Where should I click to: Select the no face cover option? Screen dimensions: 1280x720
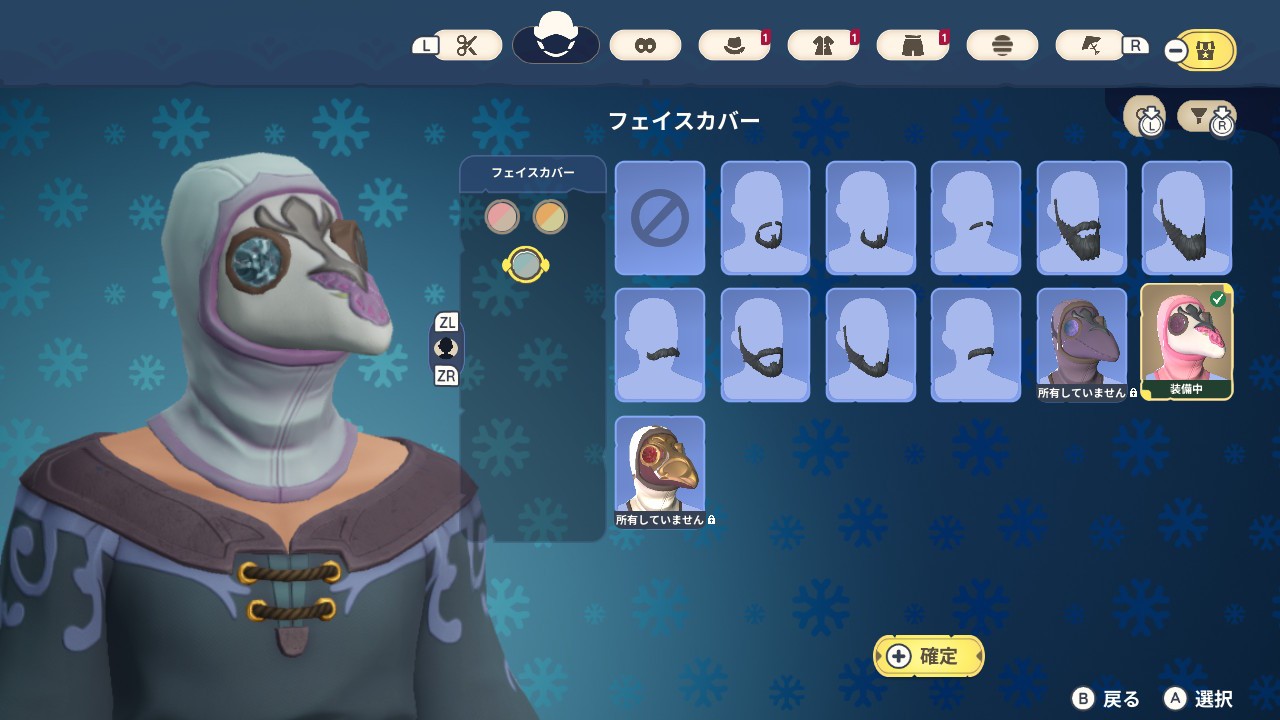(660, 217)
